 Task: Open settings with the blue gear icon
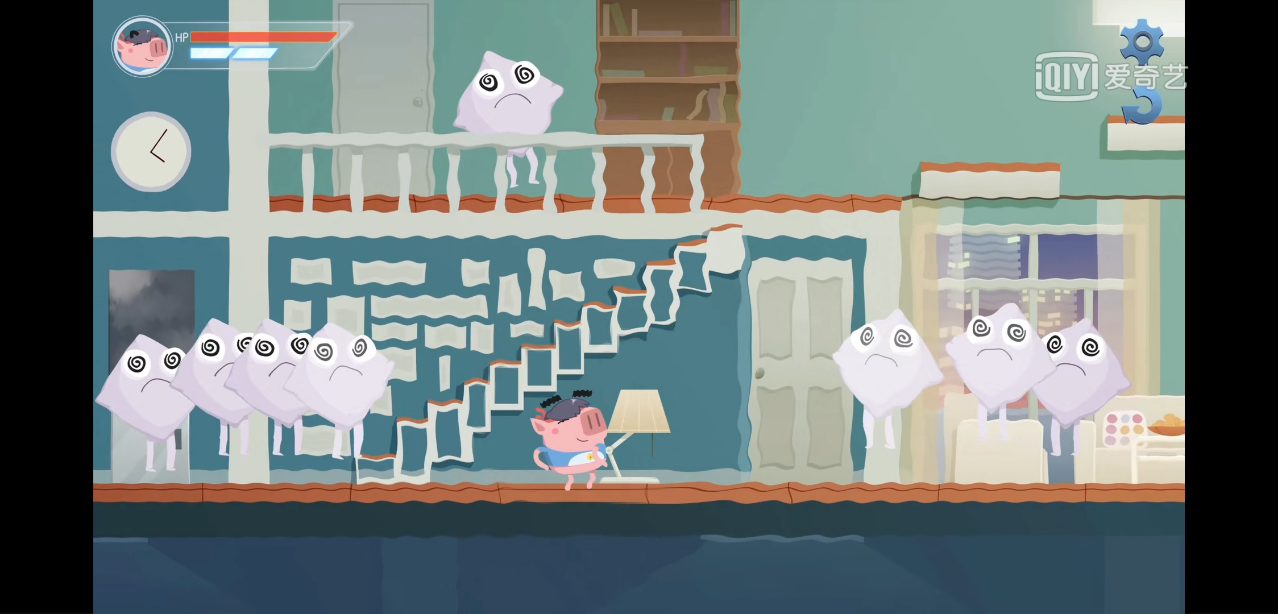point(1141,41)
